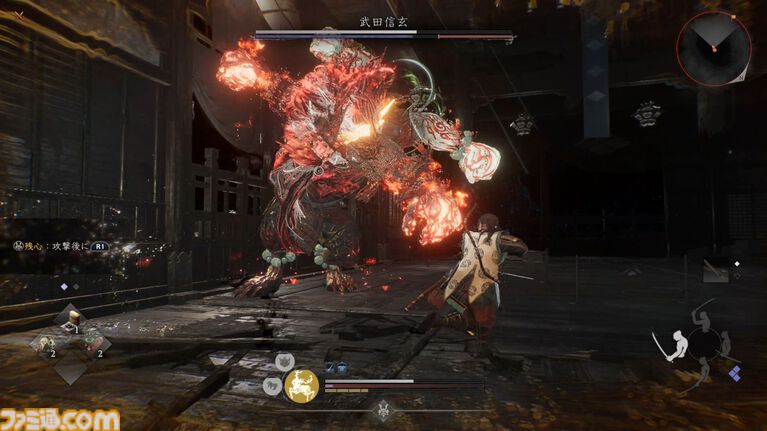This screenshot has height=431, width=767.
Task: Select the top quick-item slot with count 1
Action: click(x=75, y=320)
